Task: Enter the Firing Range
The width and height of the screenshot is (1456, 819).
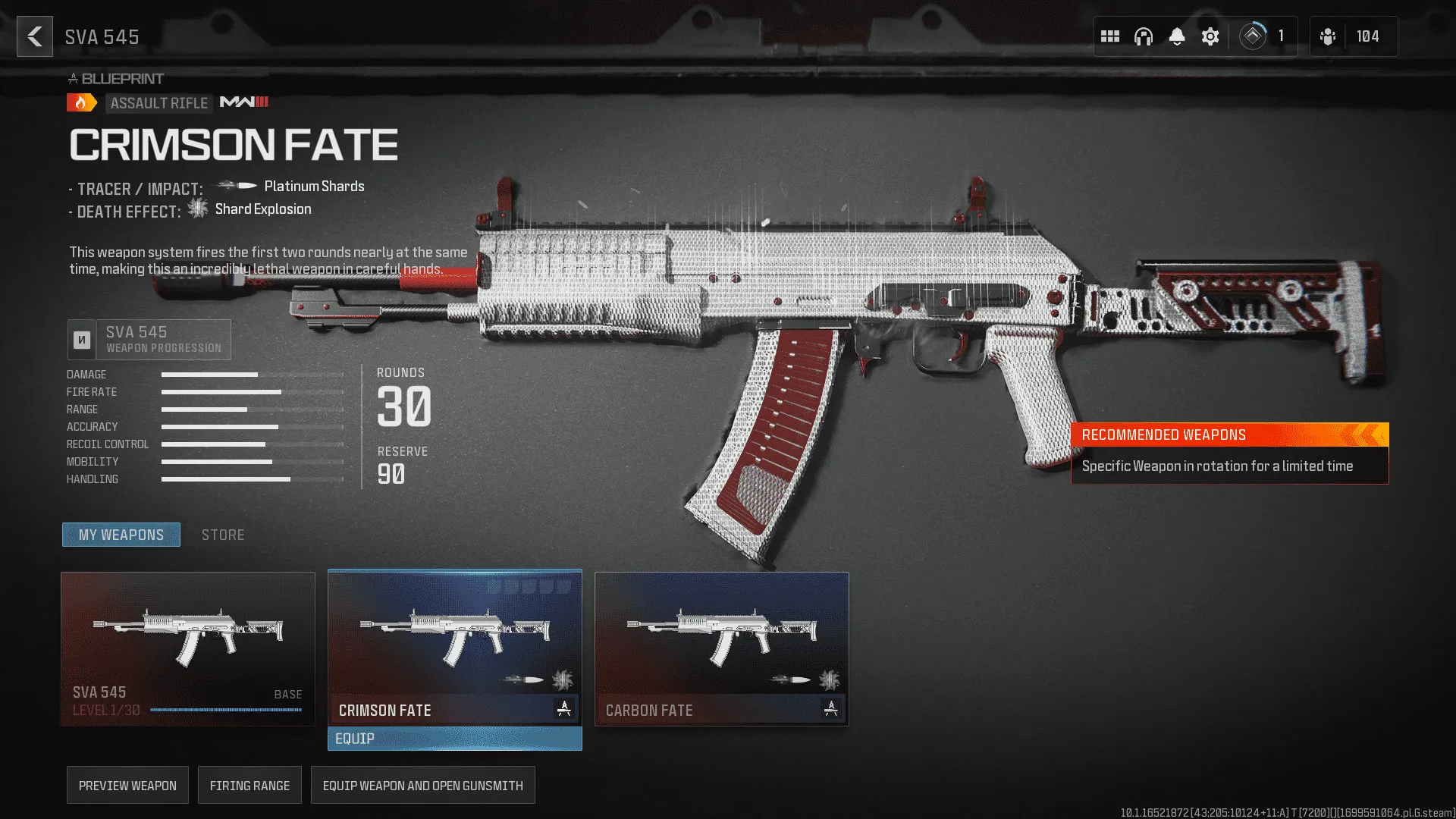Action: point(249,786)
